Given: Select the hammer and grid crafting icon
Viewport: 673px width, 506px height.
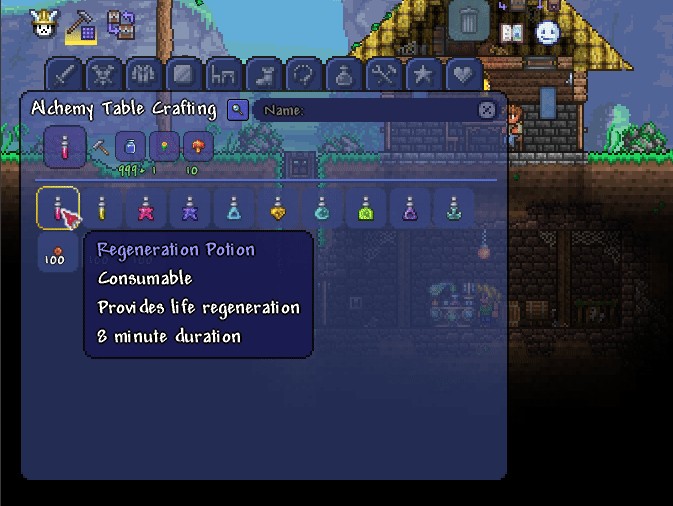Looking at the screenshot, I should pos(81,29).
